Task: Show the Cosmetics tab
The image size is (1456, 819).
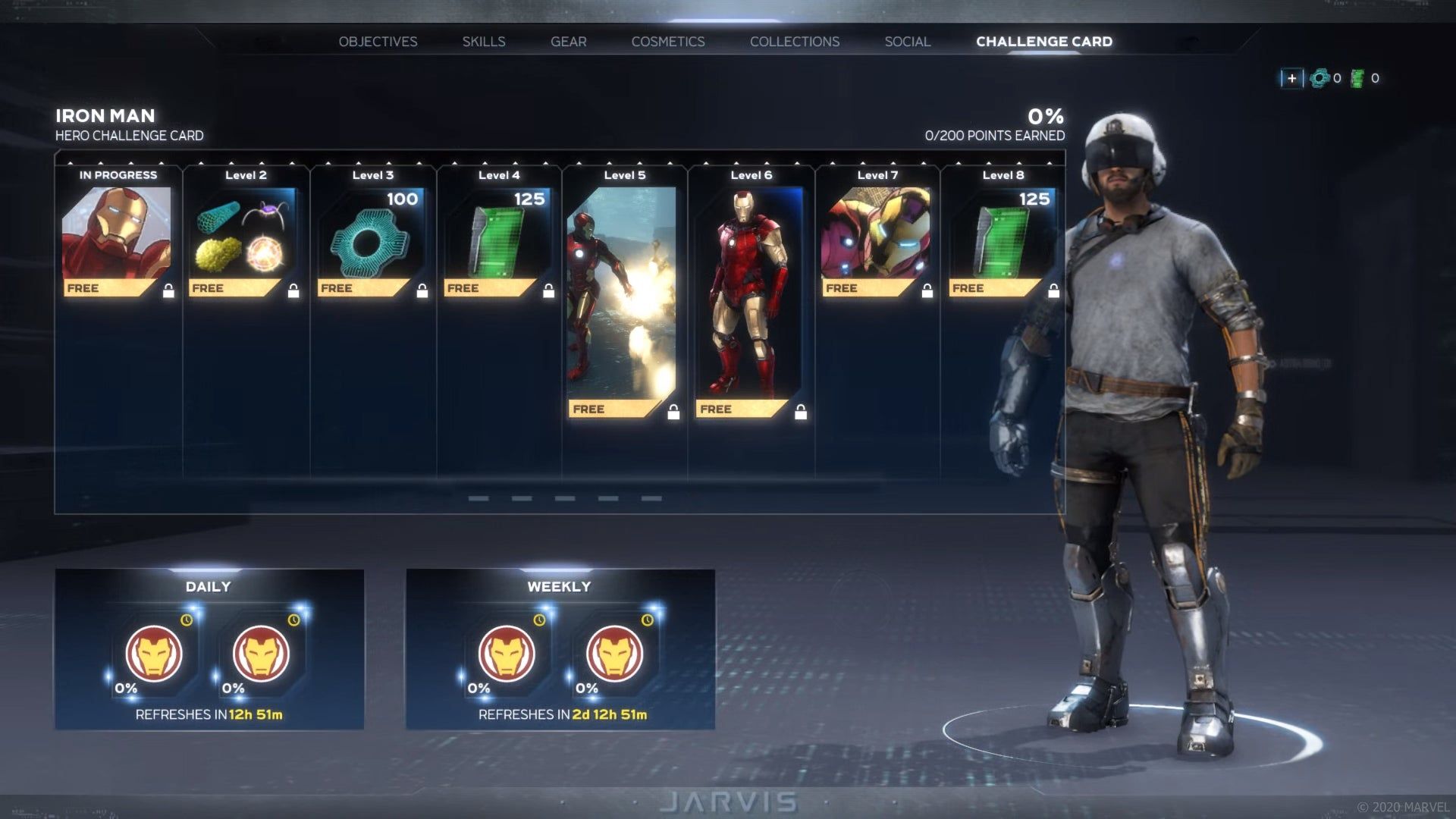Action: point(668,42)
